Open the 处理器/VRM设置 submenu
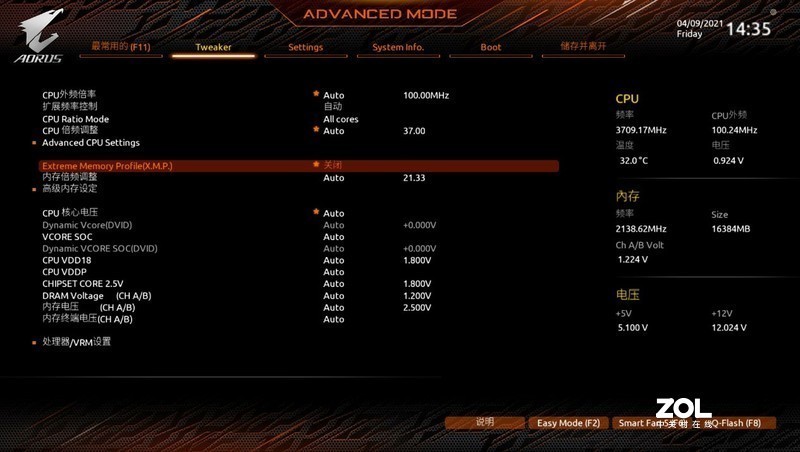Screen dimensions: 800x452 coord(76,342)
